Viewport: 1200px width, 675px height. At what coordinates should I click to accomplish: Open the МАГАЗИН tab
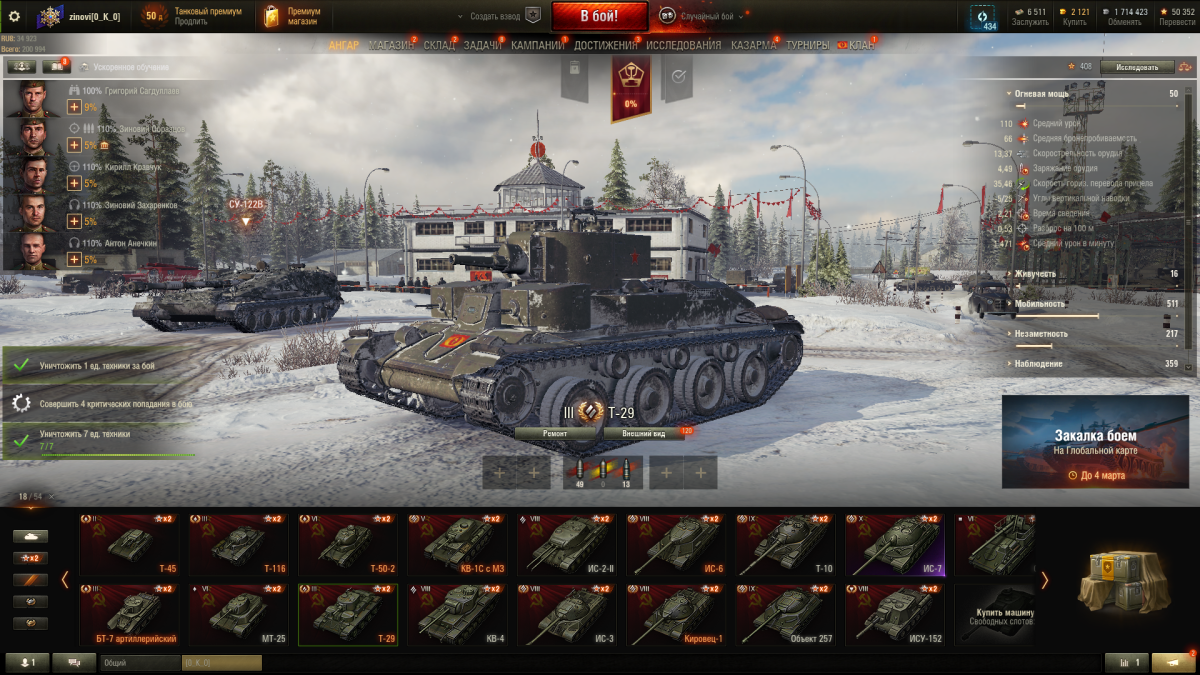(390, 45)
